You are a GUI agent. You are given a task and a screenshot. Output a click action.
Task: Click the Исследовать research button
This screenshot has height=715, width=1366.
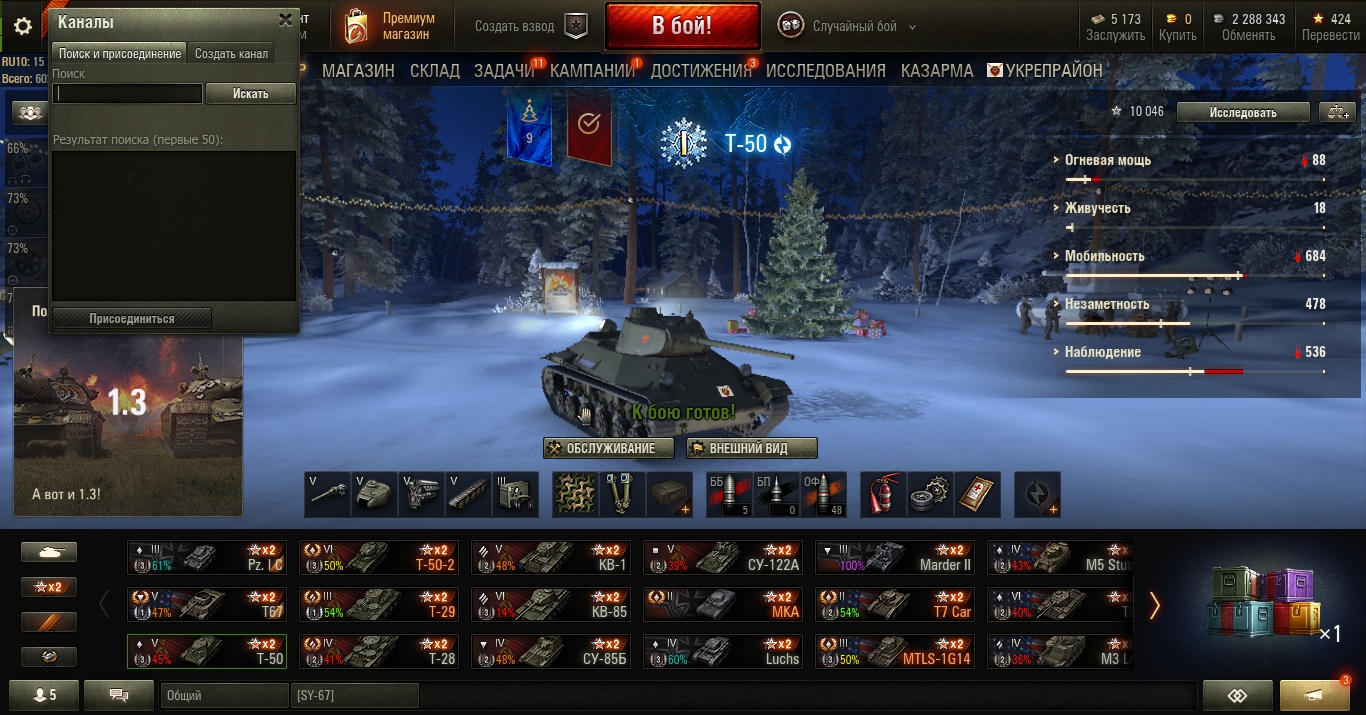tap(1242, 112)
